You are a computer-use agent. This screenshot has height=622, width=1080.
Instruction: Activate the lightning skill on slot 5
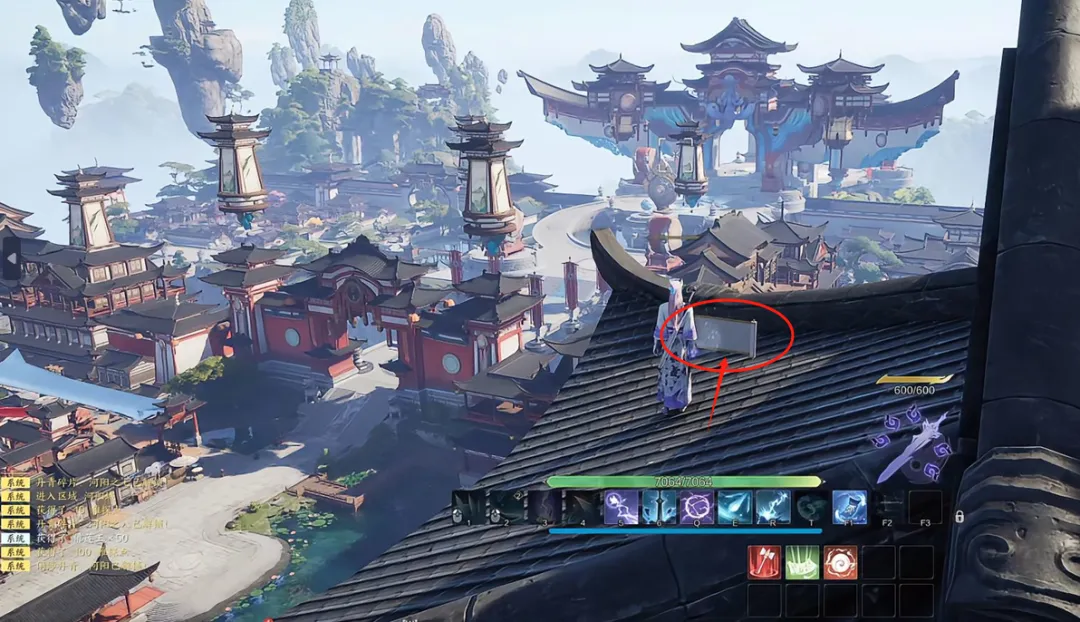(621, 507)
